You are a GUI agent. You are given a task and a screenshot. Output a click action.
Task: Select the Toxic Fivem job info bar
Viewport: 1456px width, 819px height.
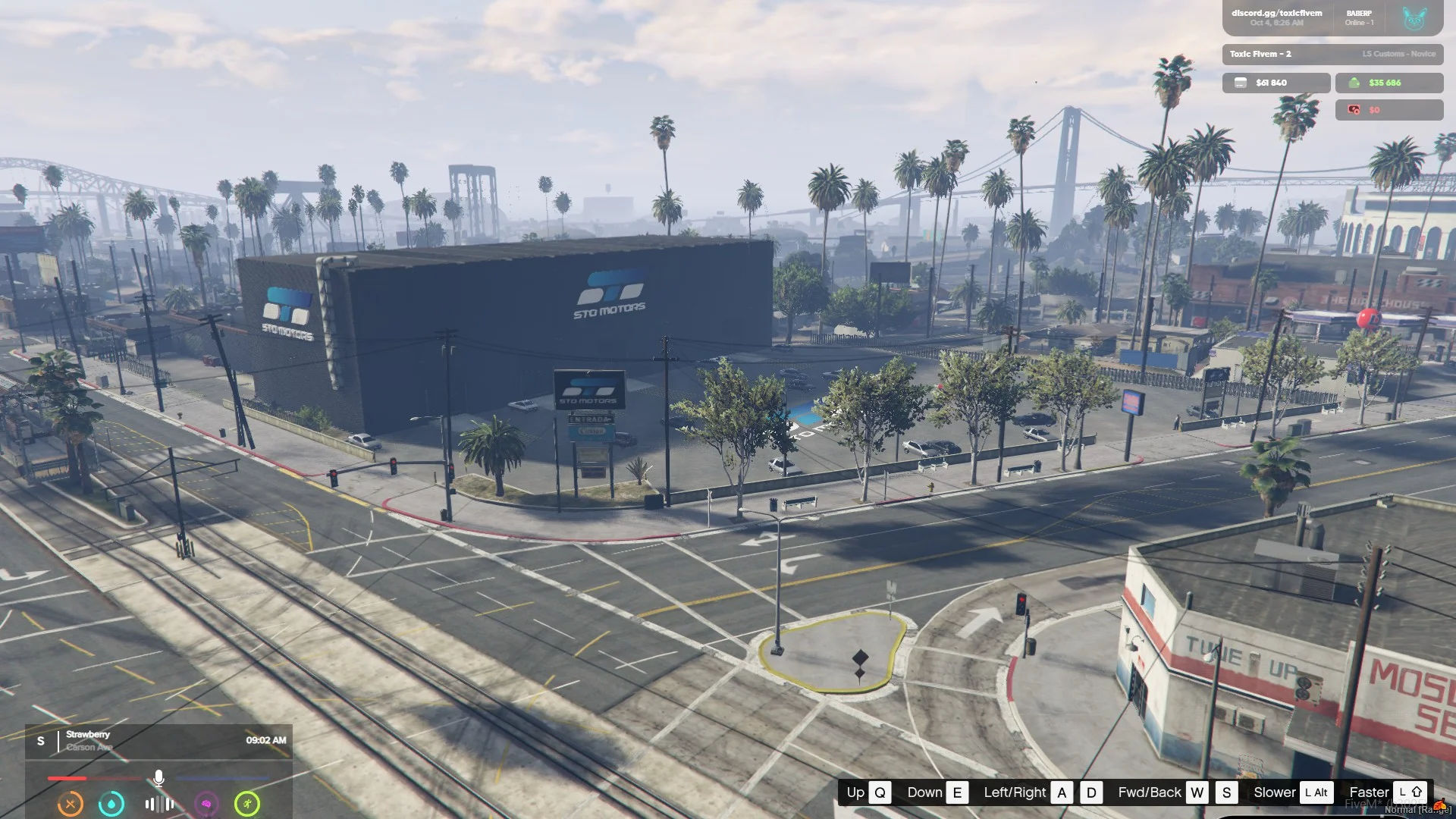(1332, 54)
